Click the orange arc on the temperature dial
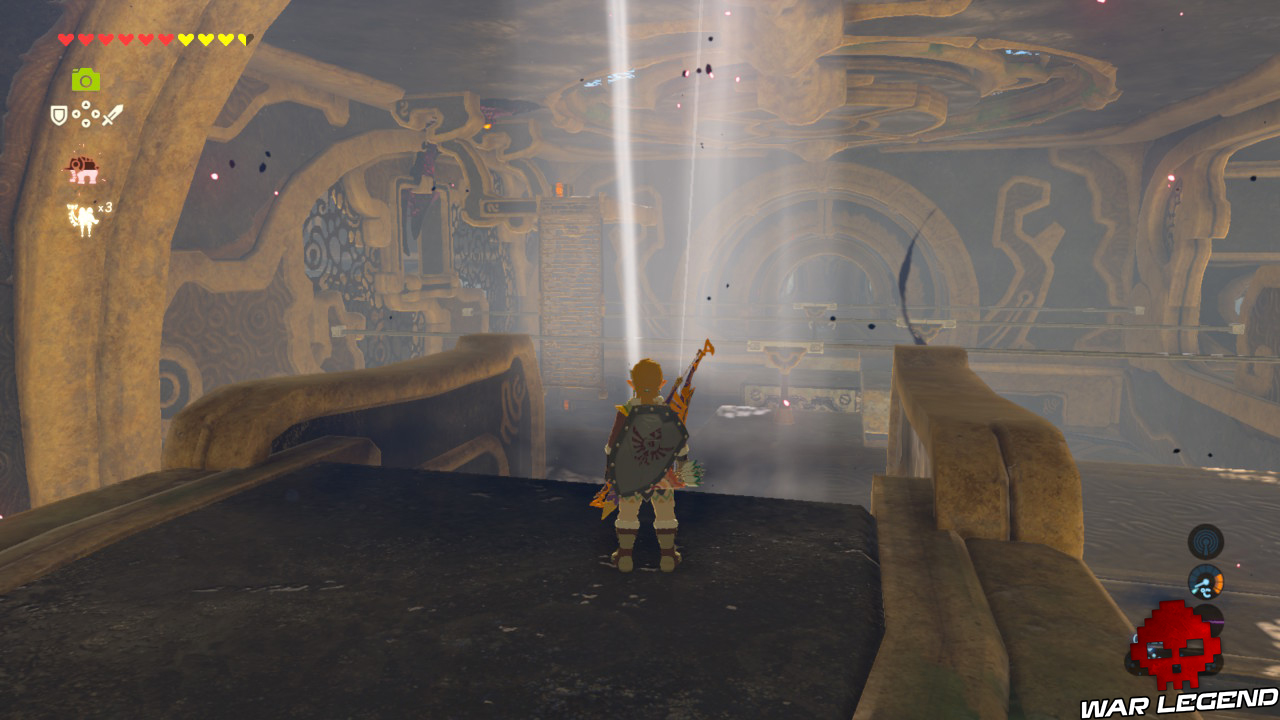This screenshot has width=1280, height=720. coord(1218,583)
